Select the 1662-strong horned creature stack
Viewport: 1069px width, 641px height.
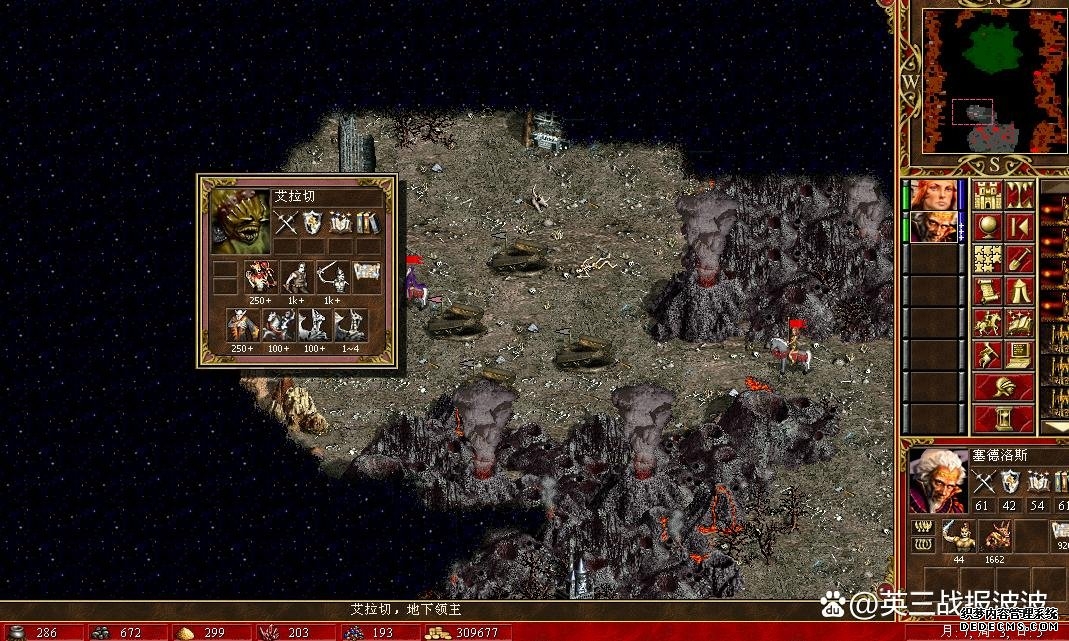coord(997,535)
